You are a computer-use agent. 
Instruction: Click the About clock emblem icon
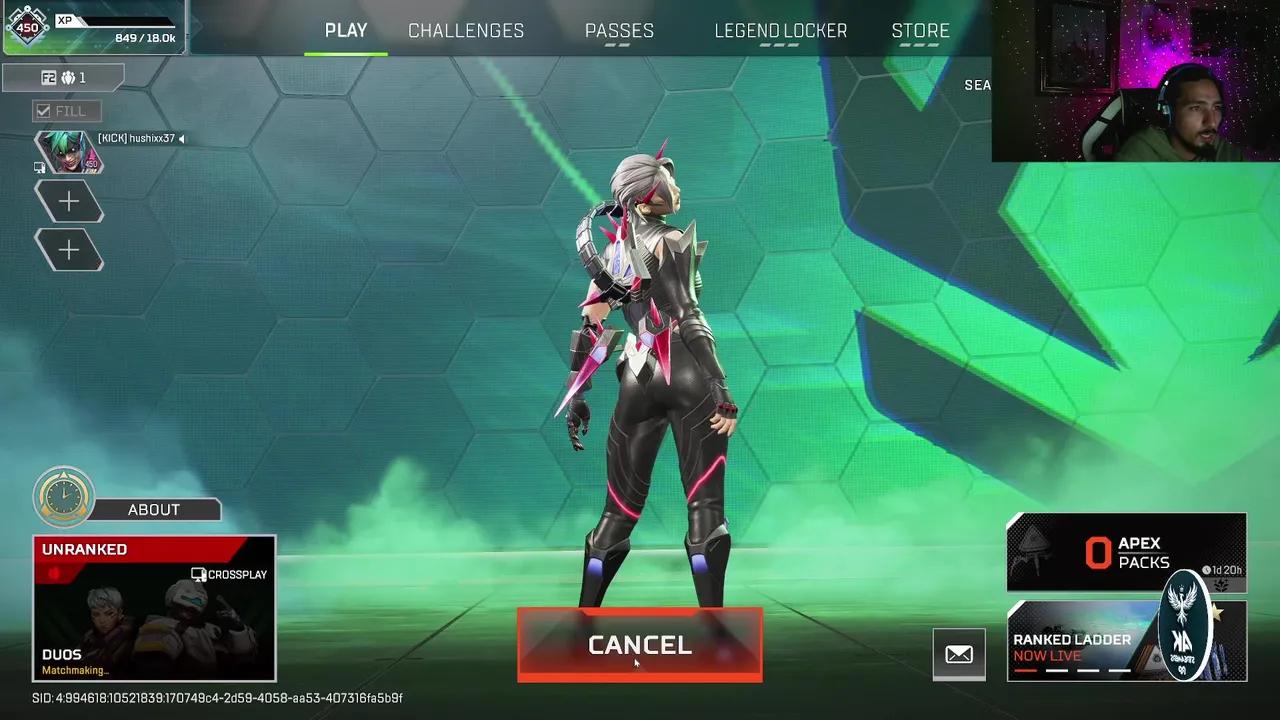point(64,495)
